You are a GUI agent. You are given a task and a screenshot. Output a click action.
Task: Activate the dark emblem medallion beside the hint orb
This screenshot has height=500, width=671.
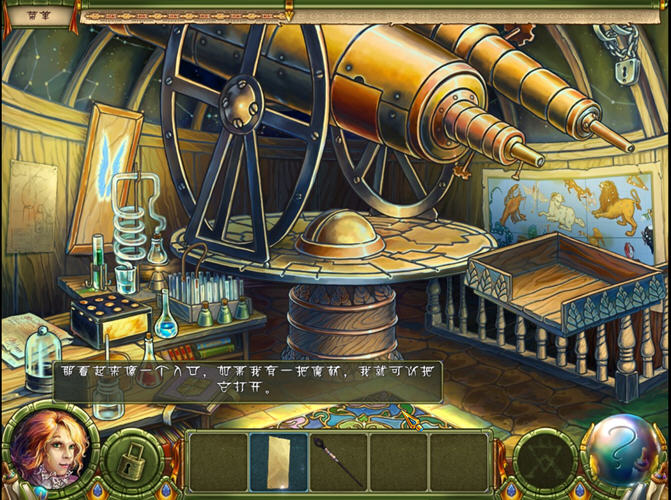(546, 462)
